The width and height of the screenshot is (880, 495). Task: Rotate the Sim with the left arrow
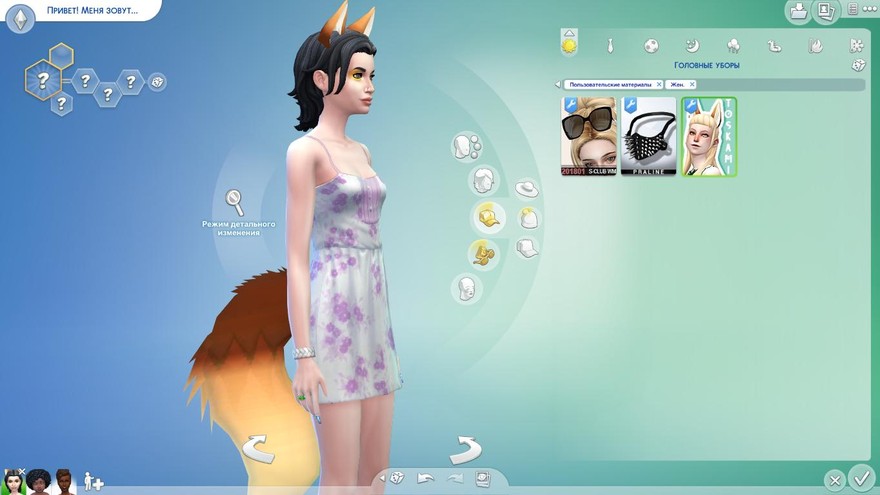[x=257, y=447]
